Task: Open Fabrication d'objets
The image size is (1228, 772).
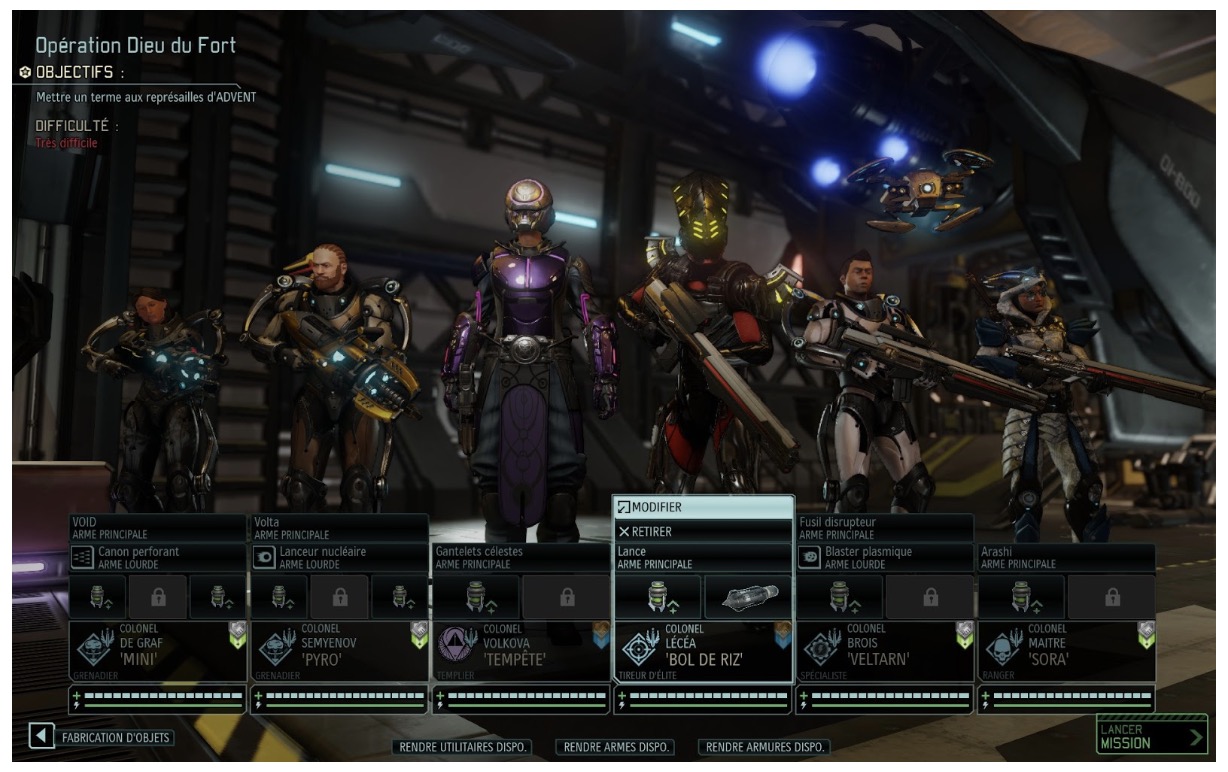Action: tap(101, 738)
